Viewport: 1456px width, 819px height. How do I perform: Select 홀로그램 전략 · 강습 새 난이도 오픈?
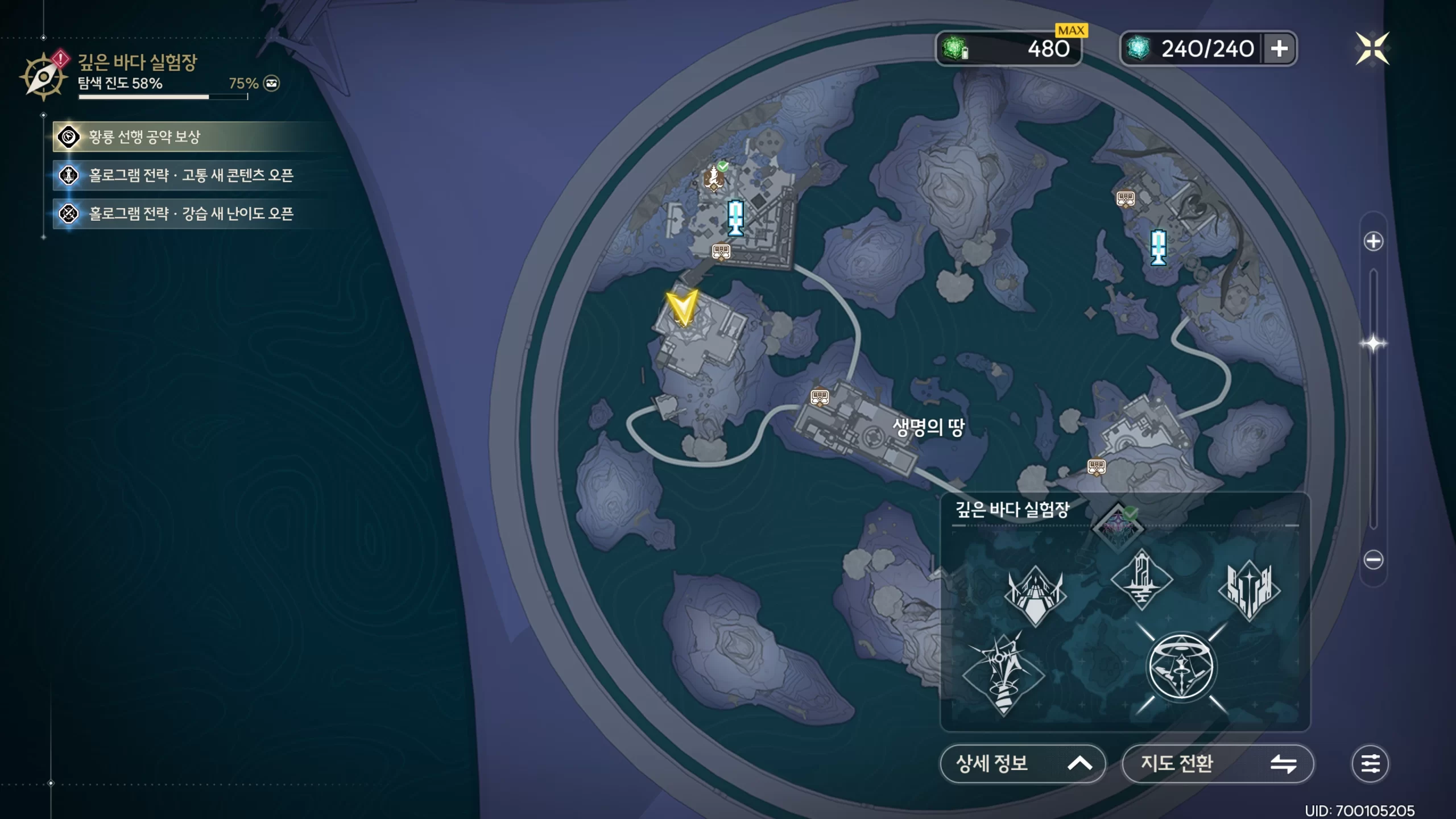pos(191,214)
